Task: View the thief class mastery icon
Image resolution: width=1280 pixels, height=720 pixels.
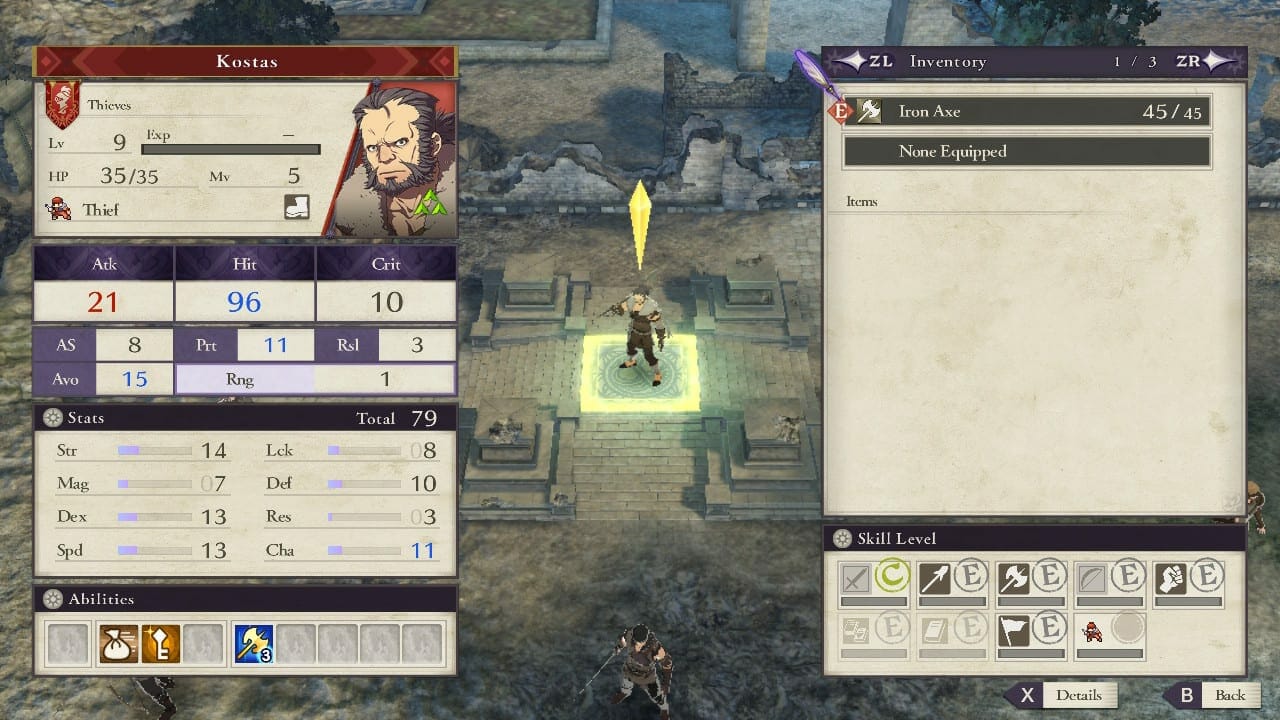Action: [x=1094, y=630]
